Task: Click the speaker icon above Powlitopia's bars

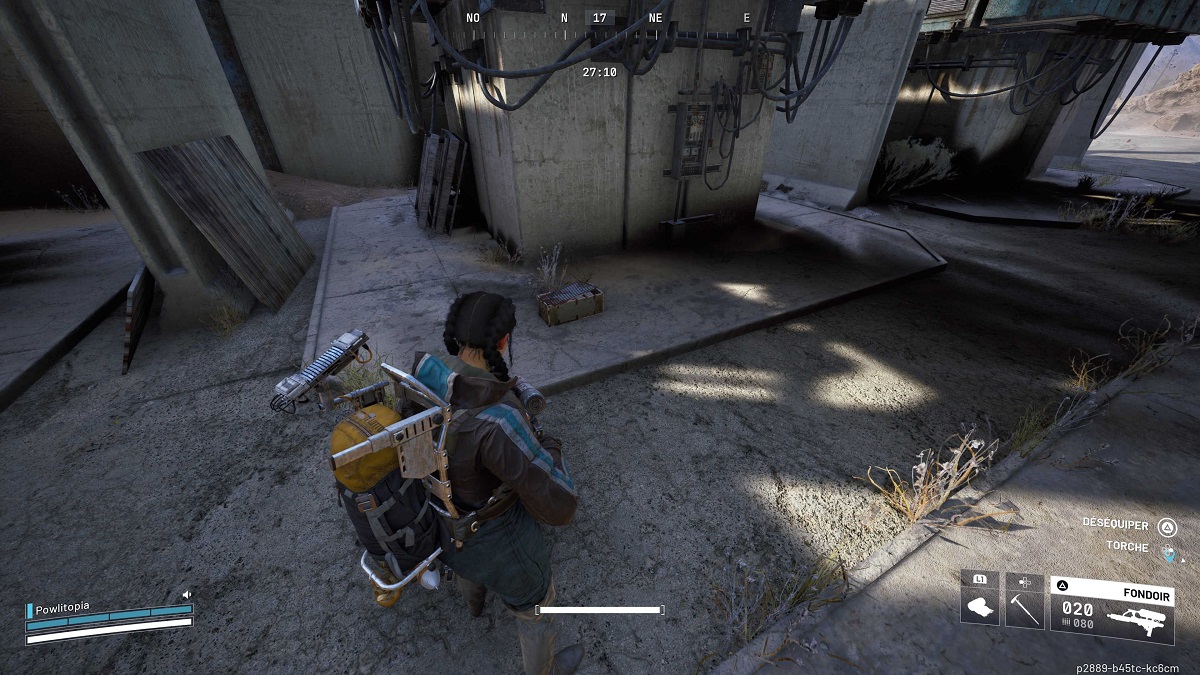Action: [x=186, y=594]
